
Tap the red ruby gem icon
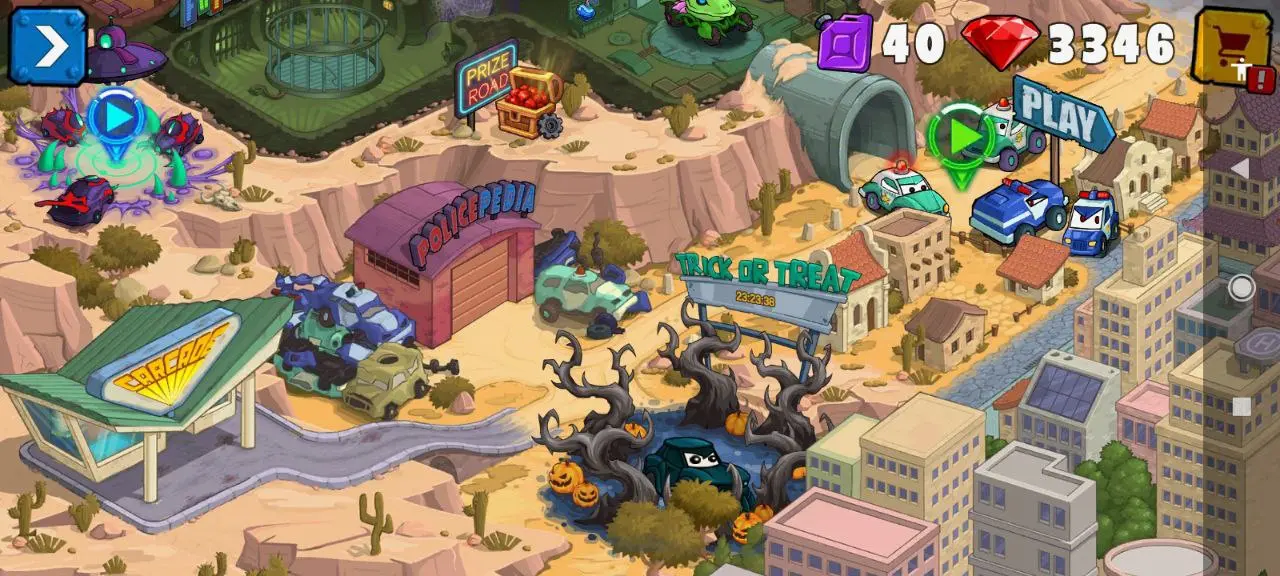tap(1001, 43)
